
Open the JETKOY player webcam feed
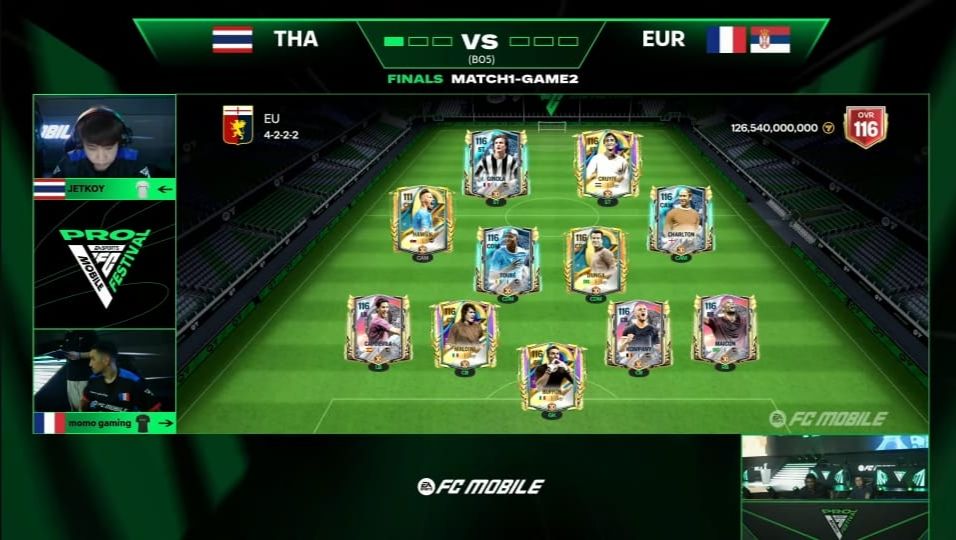tap(105, 137)
